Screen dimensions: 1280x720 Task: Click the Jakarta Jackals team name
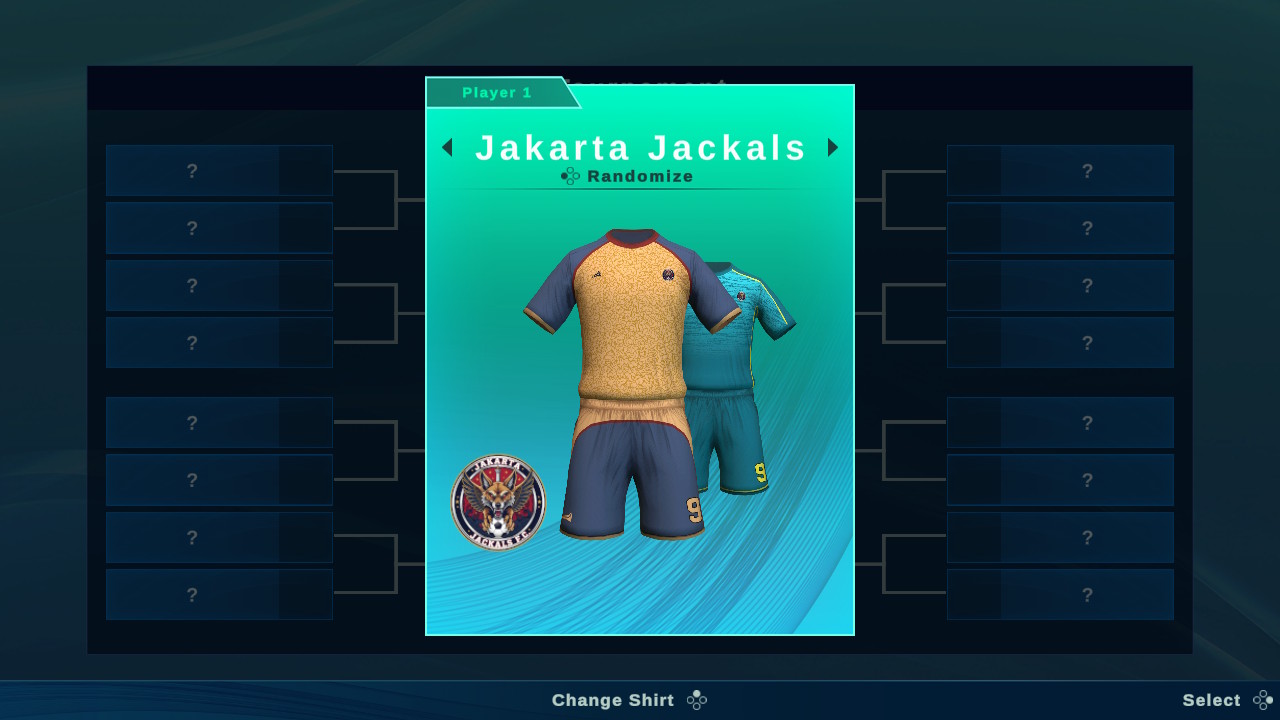(640, 147)
